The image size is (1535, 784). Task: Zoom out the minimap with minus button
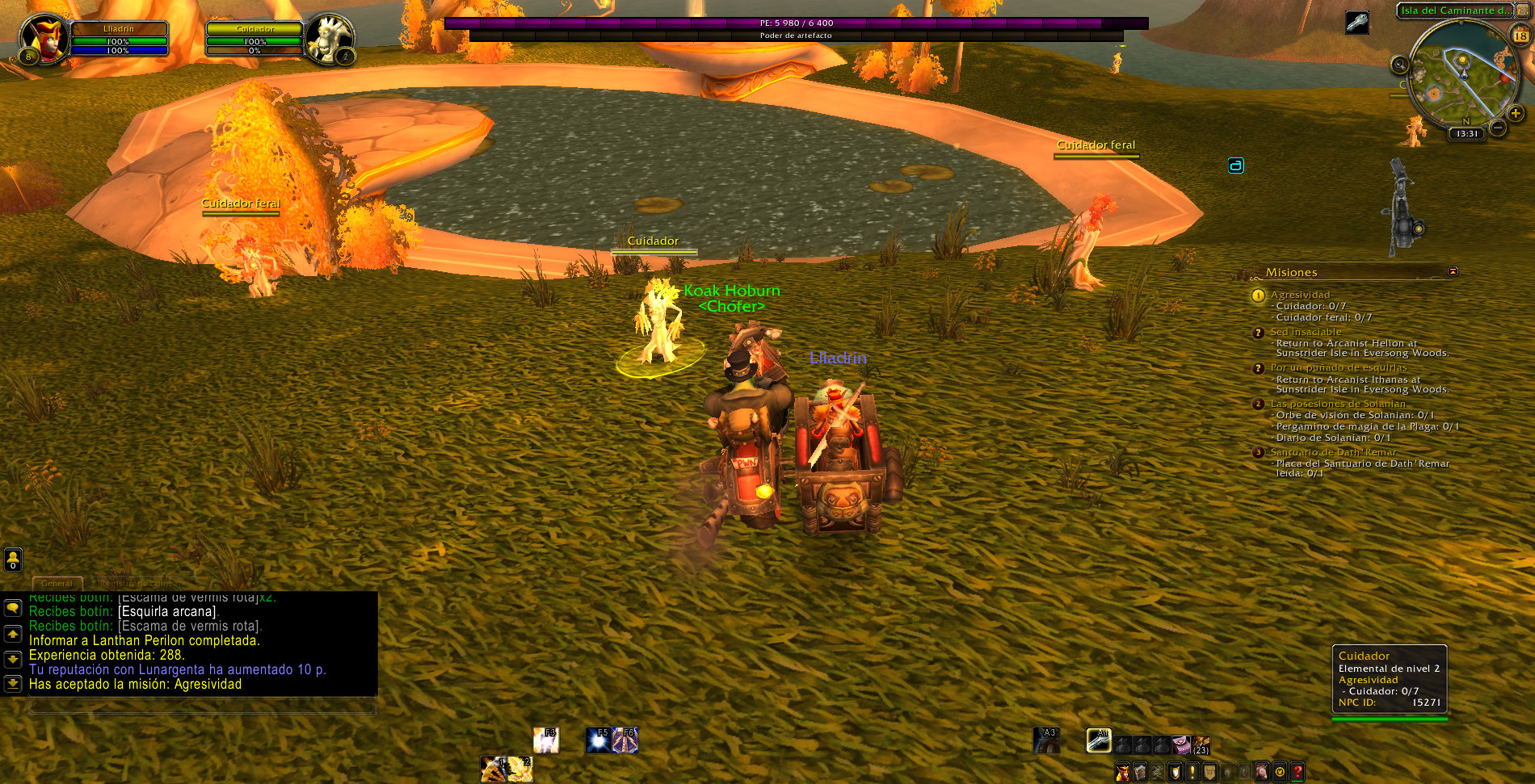1497,128
